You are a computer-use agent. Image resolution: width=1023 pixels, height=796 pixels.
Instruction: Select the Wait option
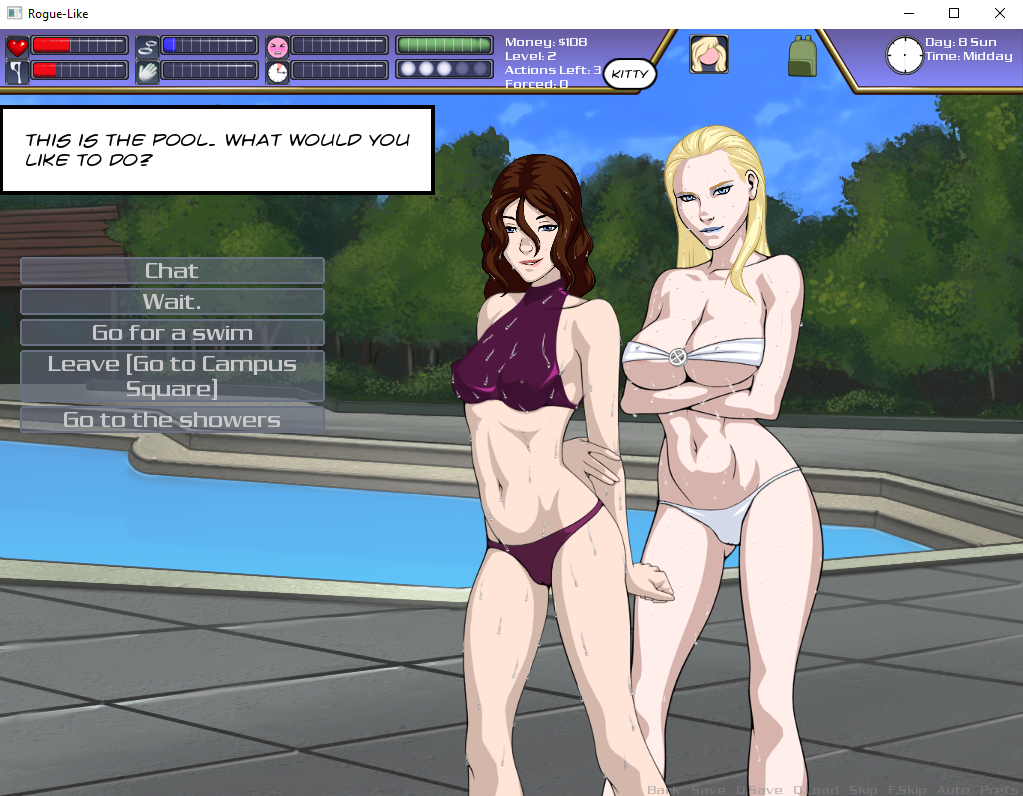(172, 302)
